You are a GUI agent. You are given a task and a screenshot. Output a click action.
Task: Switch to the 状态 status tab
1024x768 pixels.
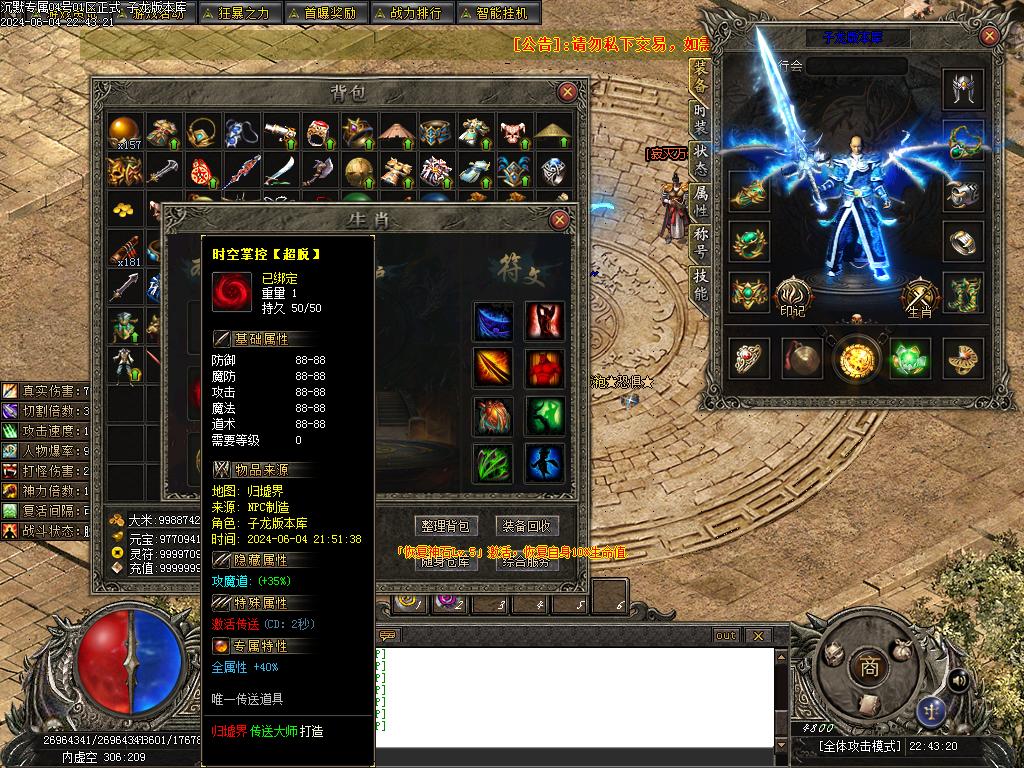point(700,160)
